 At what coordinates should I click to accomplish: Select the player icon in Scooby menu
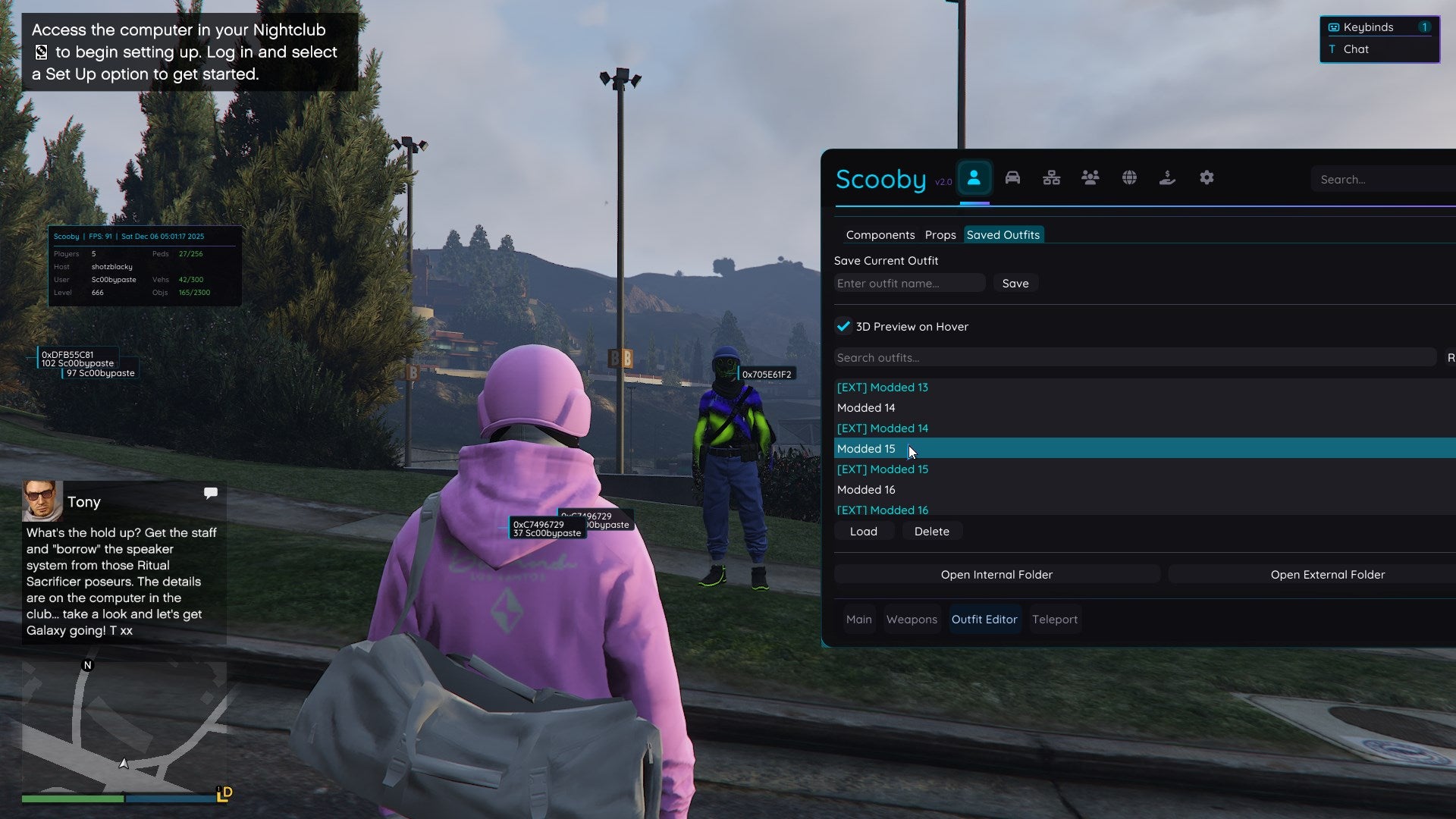tap(975, 177)
